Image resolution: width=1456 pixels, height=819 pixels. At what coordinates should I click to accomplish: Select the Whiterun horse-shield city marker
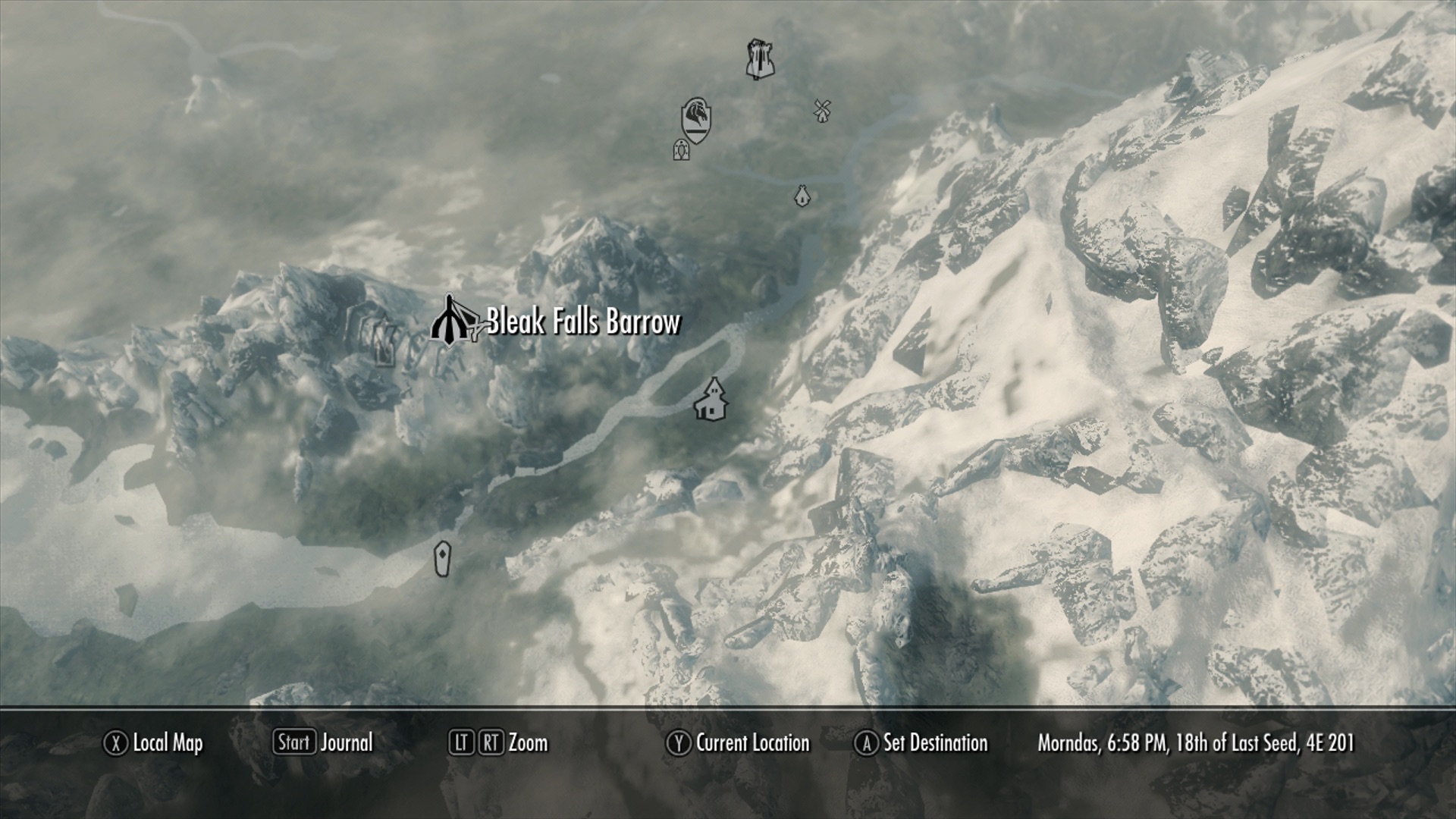pyautogui.click(x=695, y=120)
